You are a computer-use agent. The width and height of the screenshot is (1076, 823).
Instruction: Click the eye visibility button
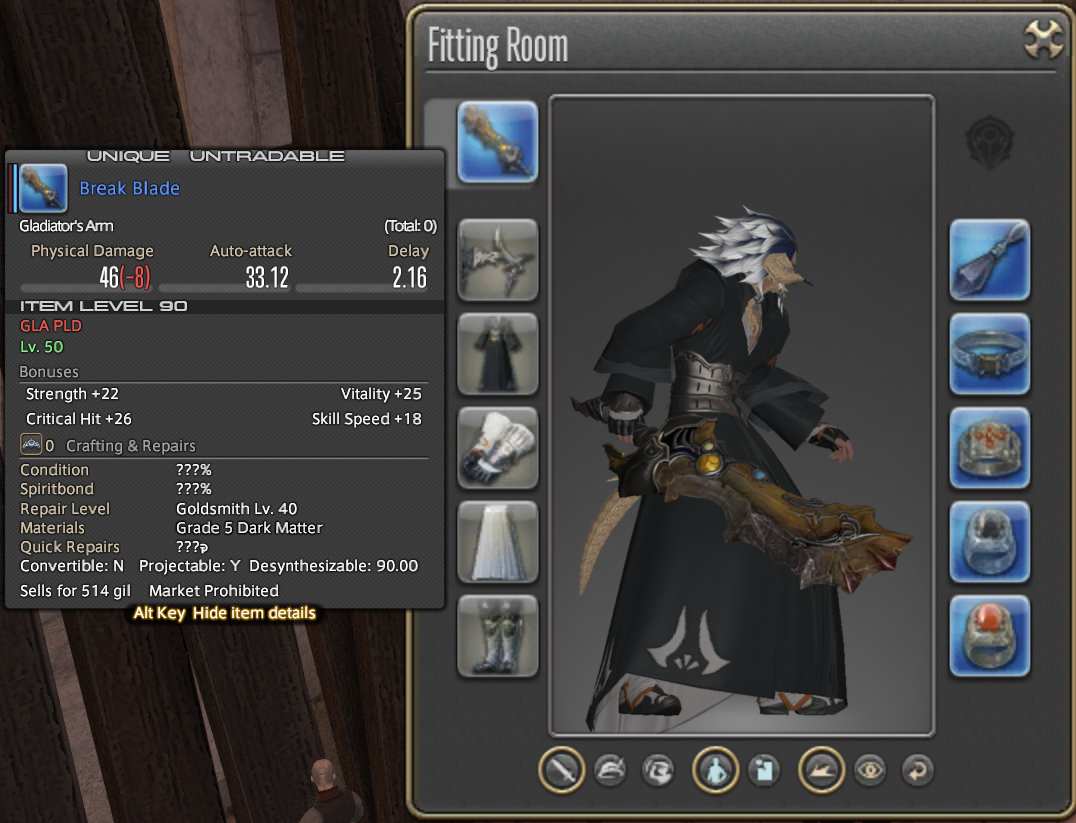coord(869,770)
